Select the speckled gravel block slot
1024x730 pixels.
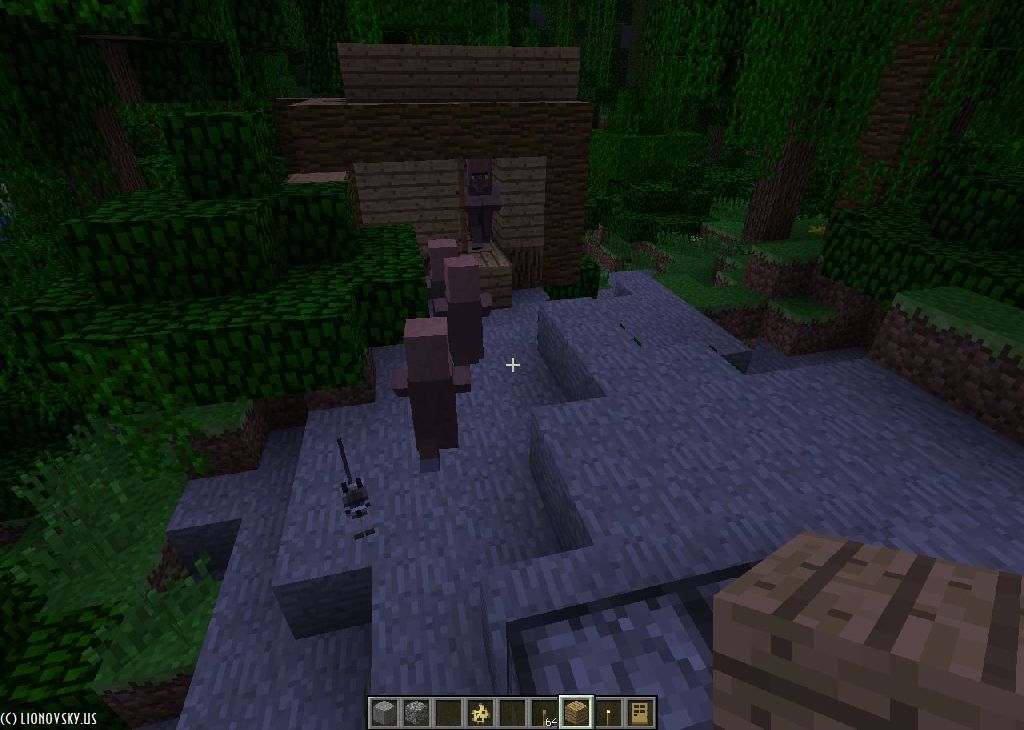(415, 713)
